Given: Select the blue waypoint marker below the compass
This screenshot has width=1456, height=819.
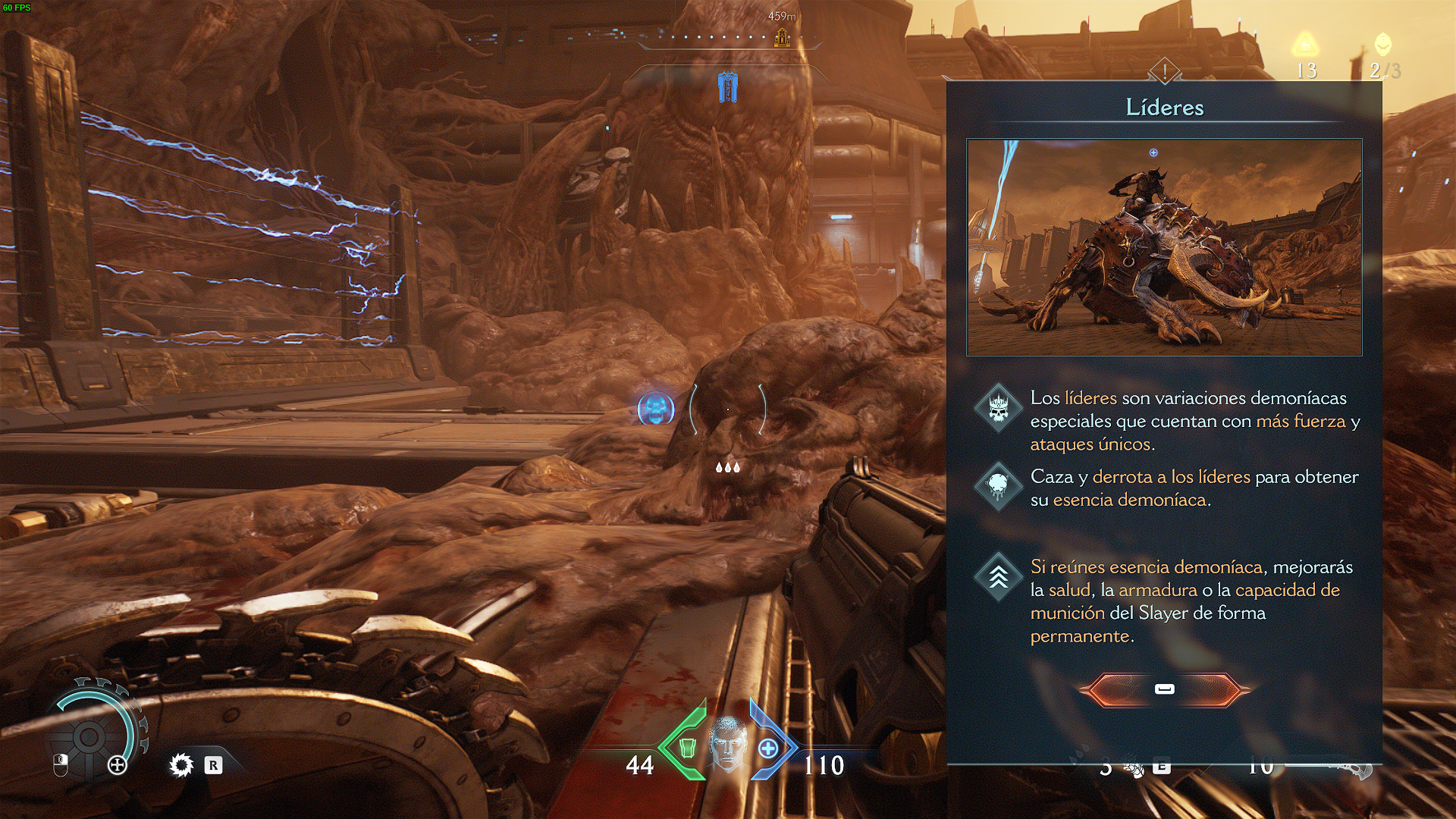Looking at the screenshot, I should pos(727,87).
